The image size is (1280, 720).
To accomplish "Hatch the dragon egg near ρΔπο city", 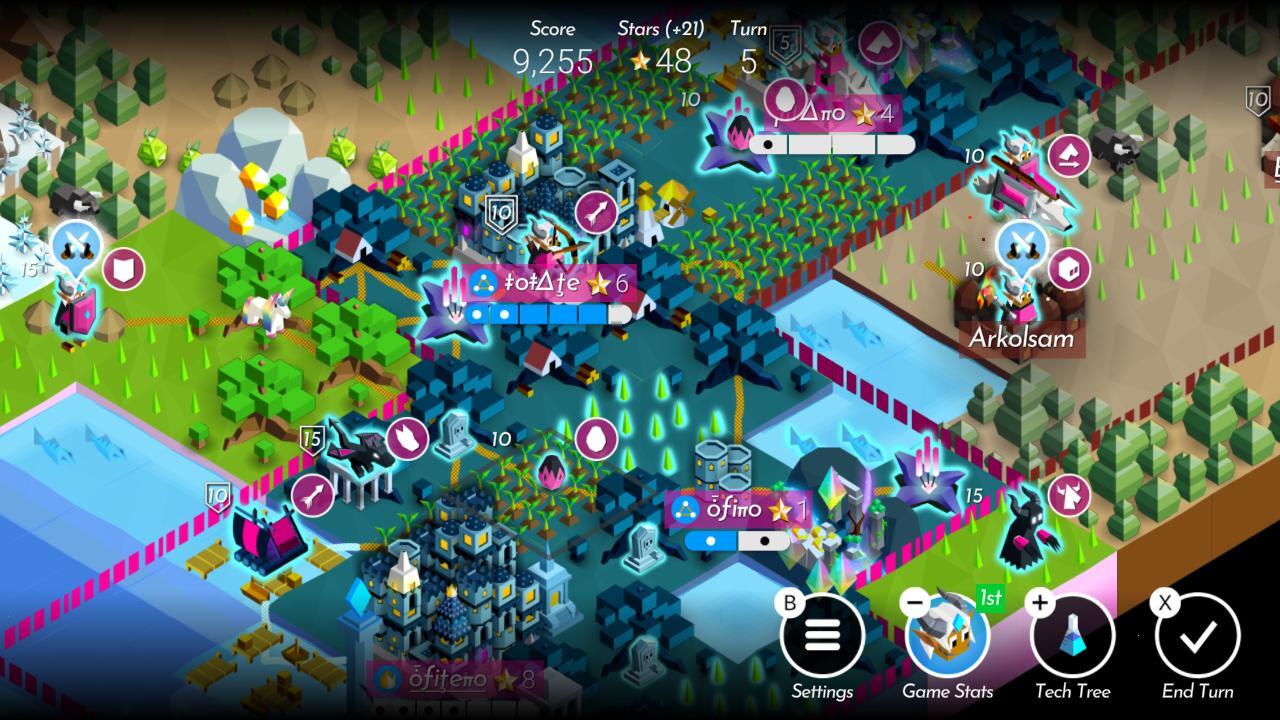I will pyautogui.click(x=786, y=100).
